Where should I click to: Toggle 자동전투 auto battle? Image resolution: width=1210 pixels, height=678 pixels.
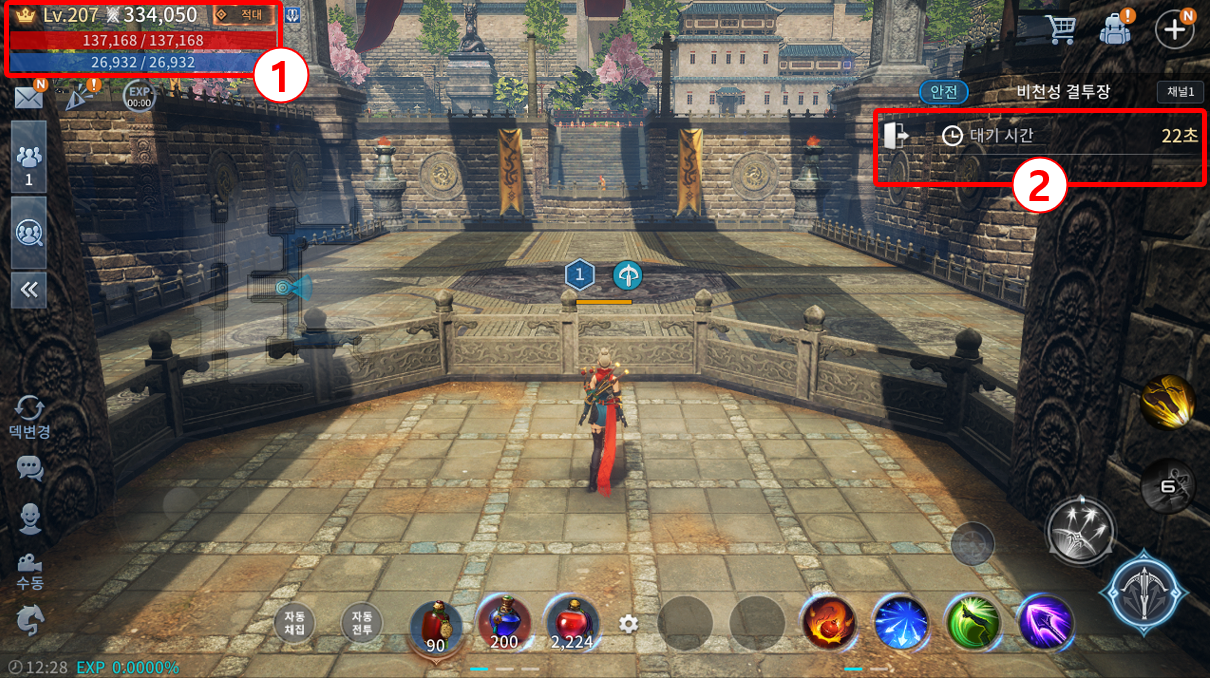coord(361,623)
